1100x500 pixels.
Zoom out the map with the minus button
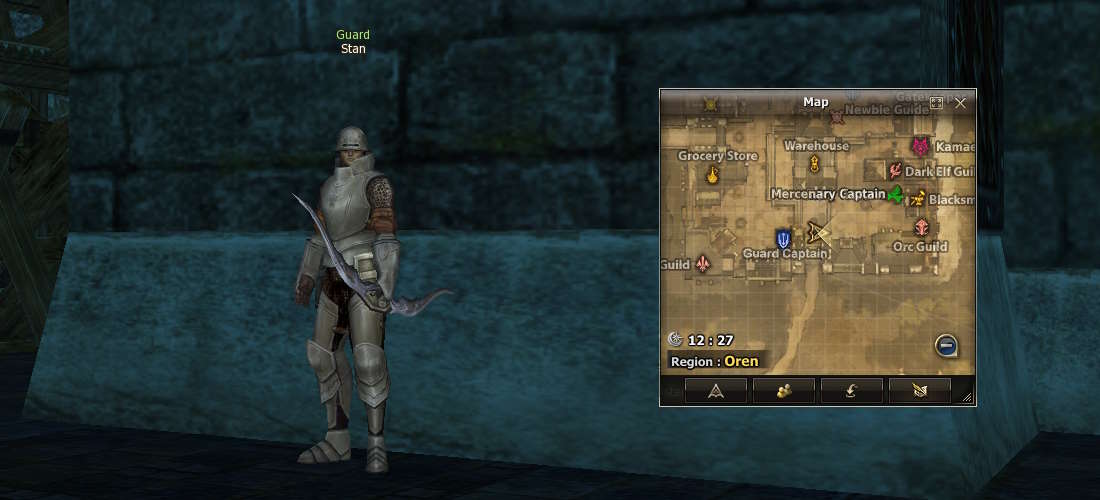tap(946, 346)
